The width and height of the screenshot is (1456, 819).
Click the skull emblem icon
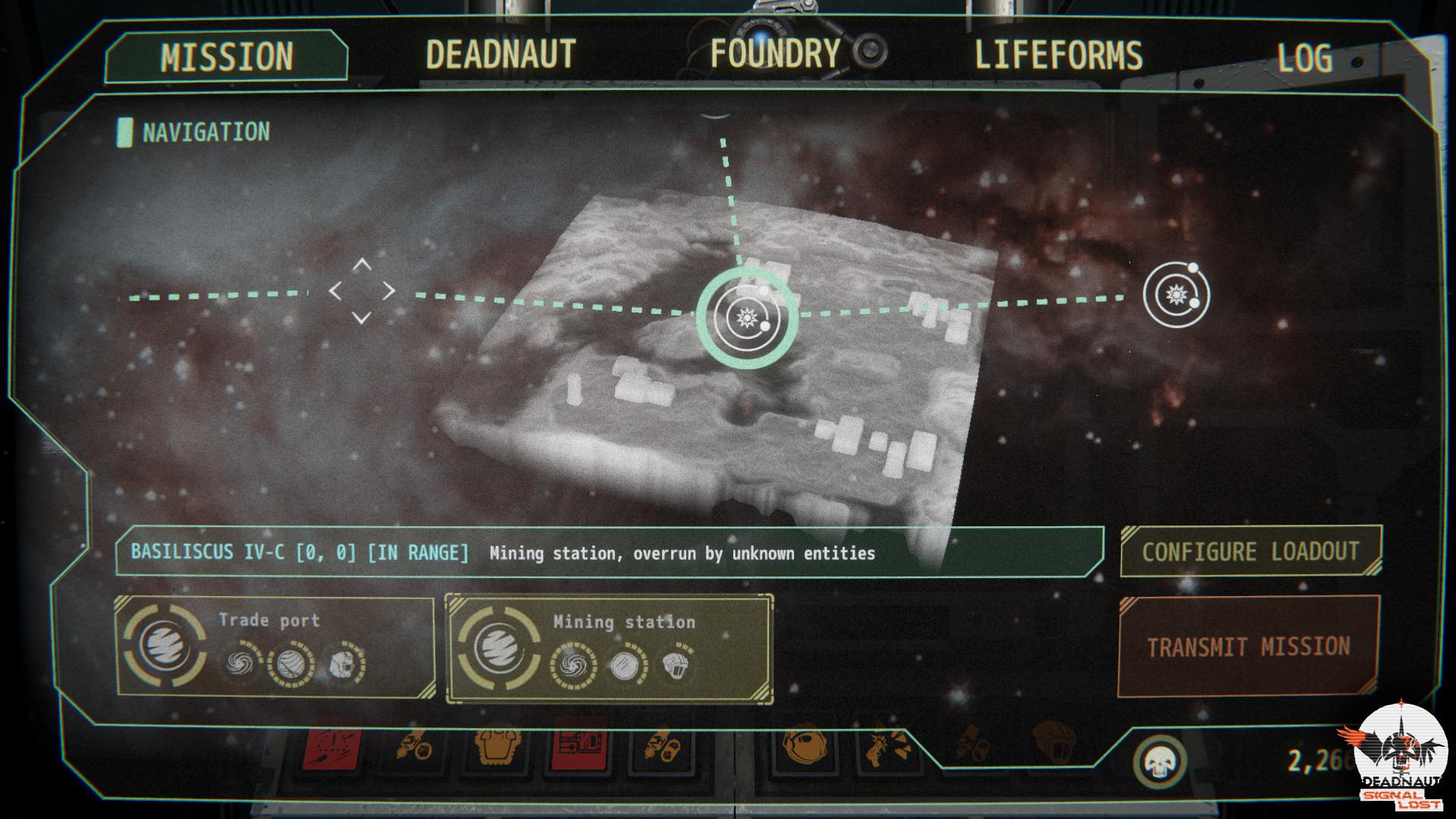pos(1159,761)
